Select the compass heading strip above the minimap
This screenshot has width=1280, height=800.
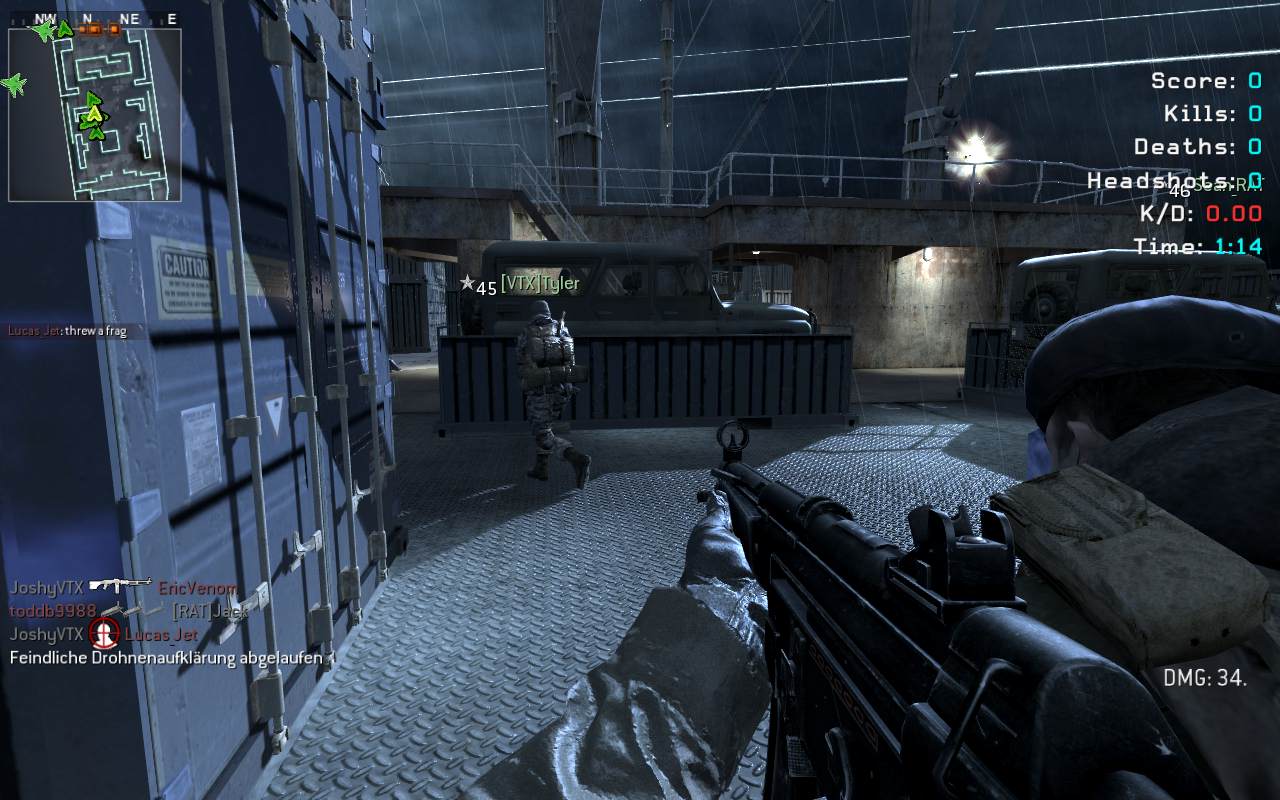(95, 19)
